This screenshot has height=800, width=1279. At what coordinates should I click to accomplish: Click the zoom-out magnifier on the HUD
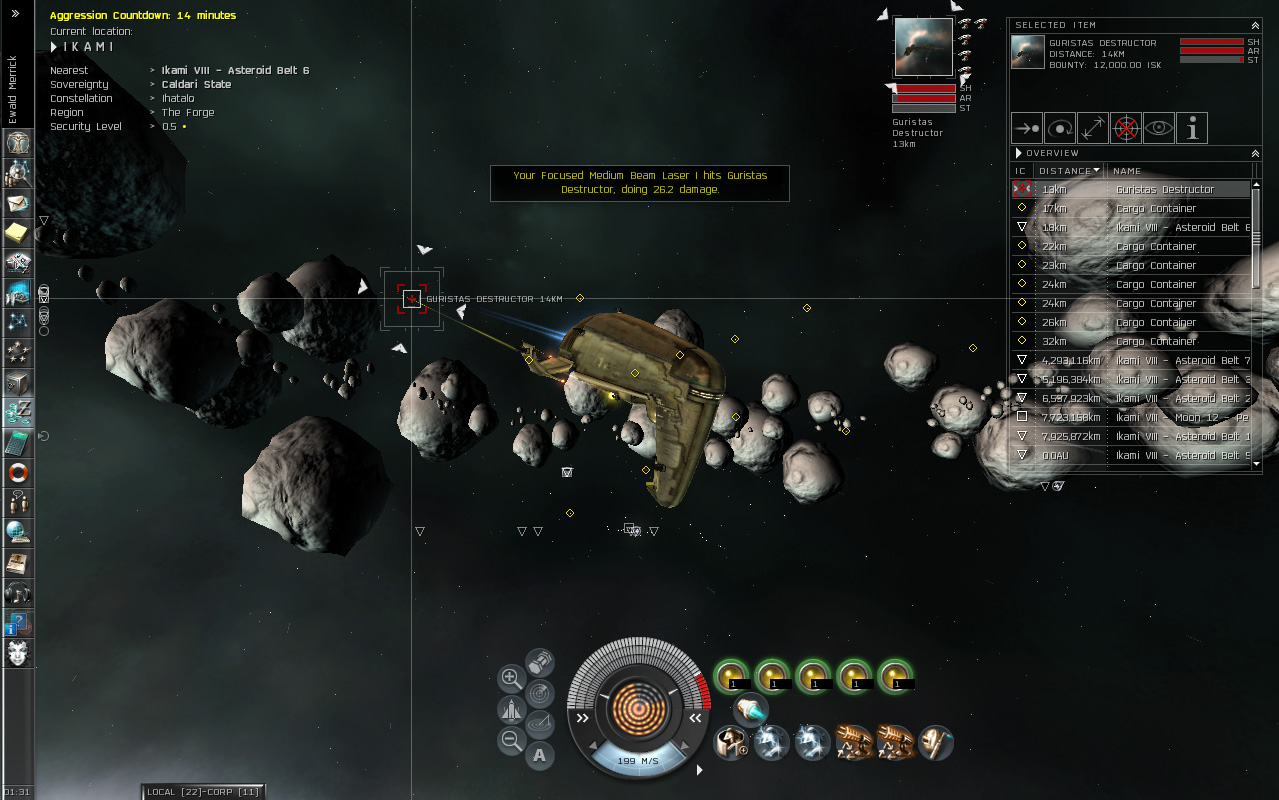point(511,741)
